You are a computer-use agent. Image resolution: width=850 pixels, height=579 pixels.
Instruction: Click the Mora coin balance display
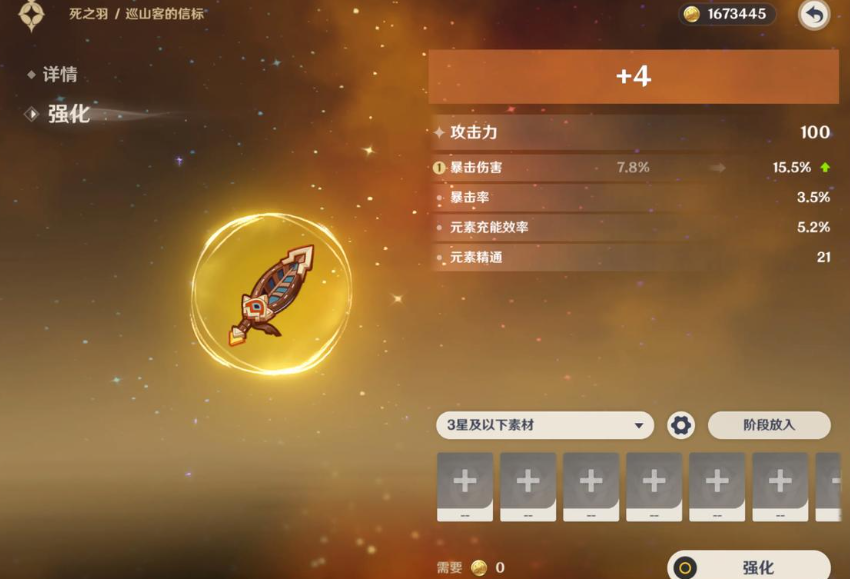click(x=728, y=14)
